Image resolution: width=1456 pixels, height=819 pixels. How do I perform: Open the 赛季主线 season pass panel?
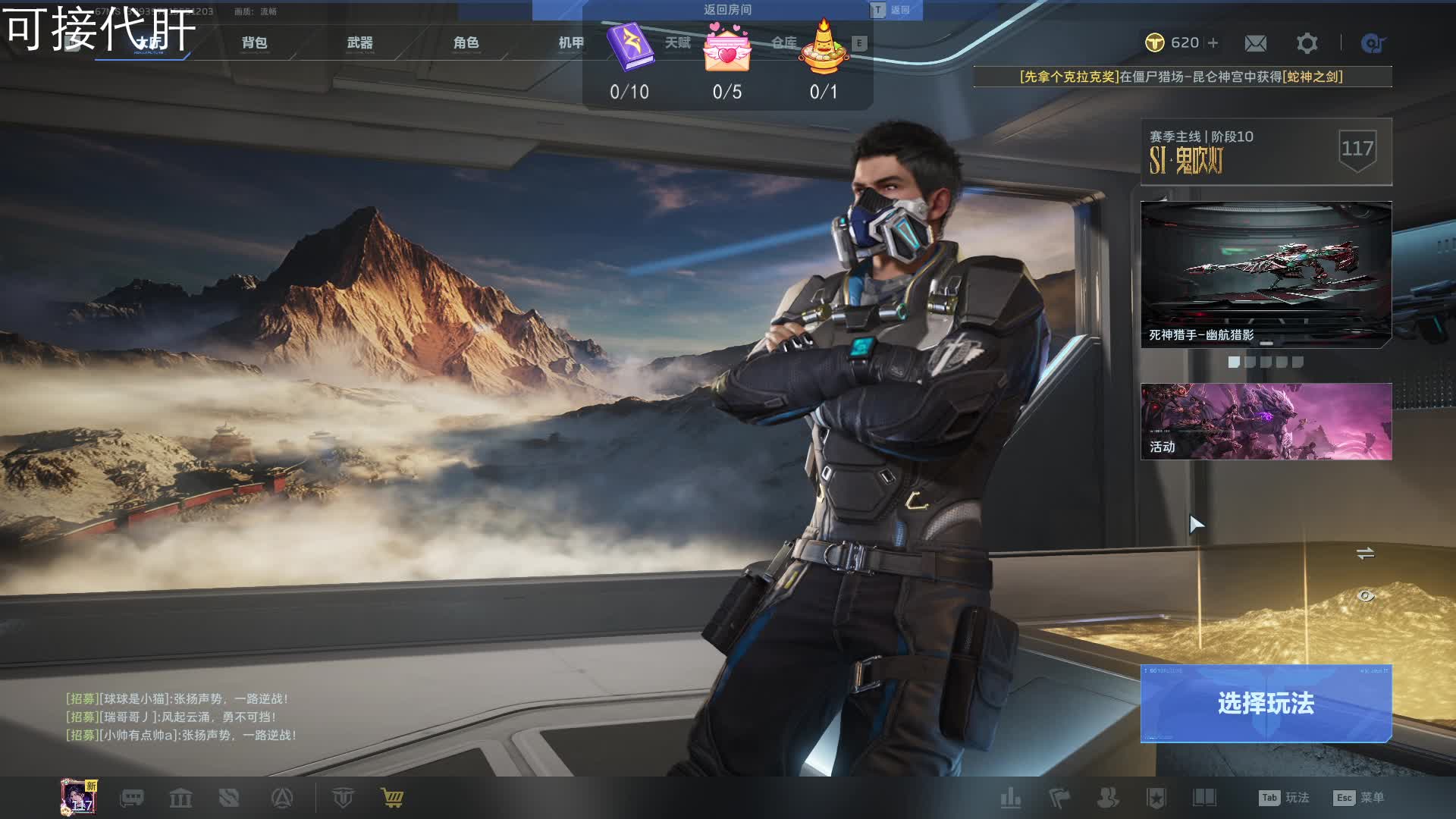pos(1266,152)
